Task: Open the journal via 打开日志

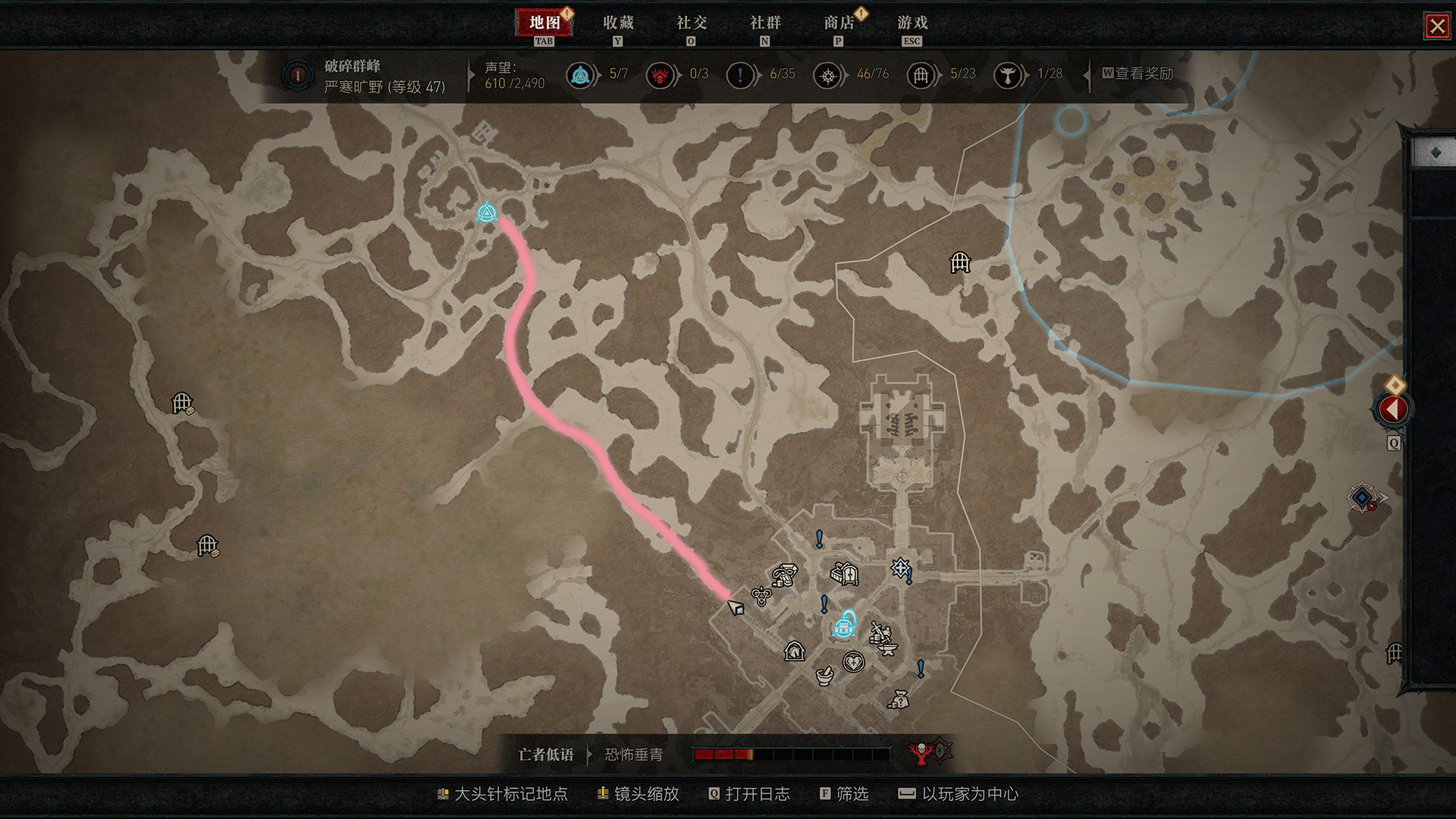Action: point(757,794)
